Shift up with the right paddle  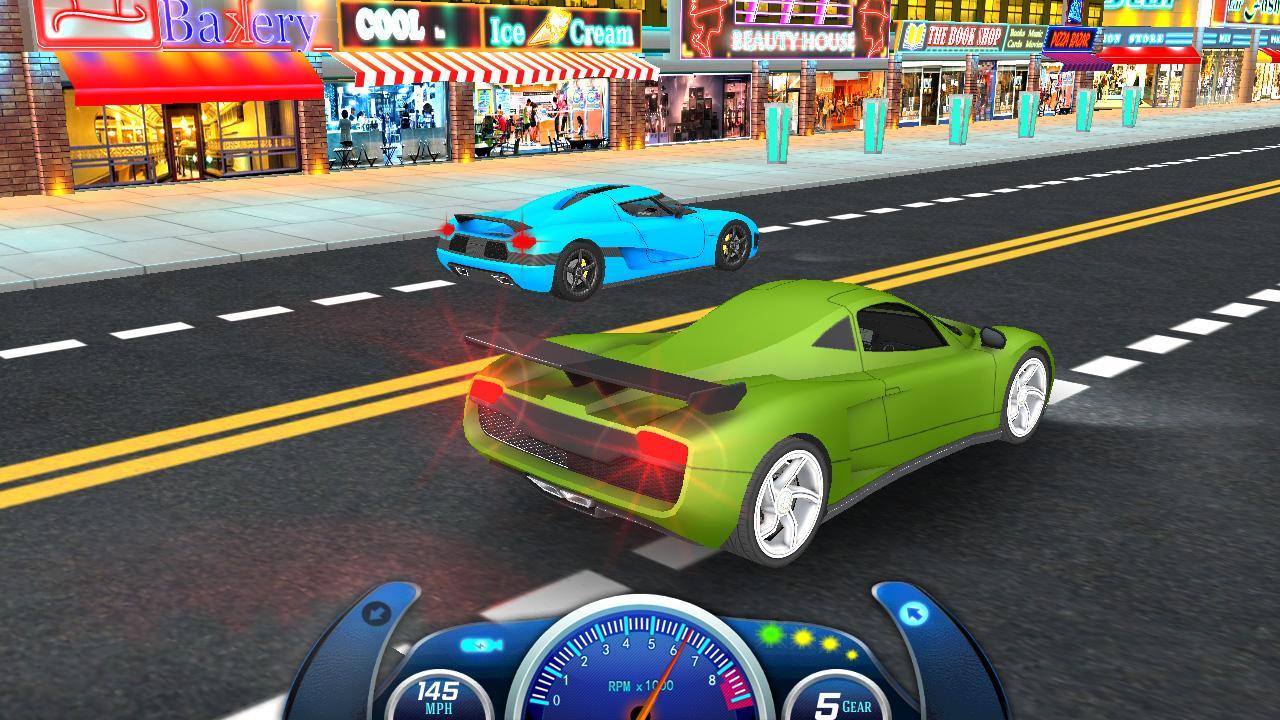click(x=915, y=615)
